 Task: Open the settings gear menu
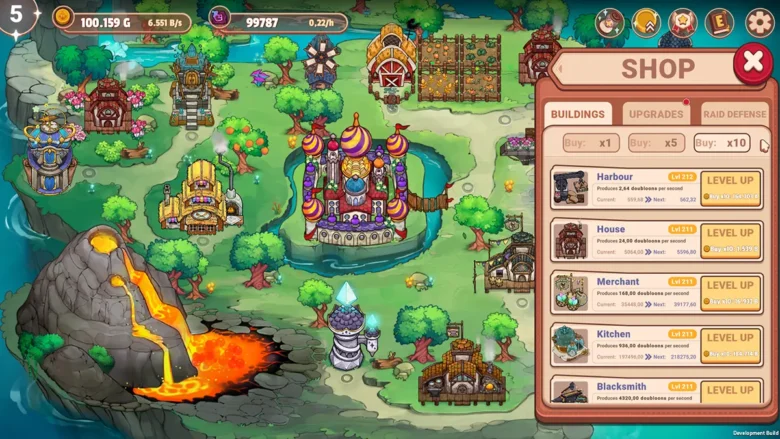point(759,22)
